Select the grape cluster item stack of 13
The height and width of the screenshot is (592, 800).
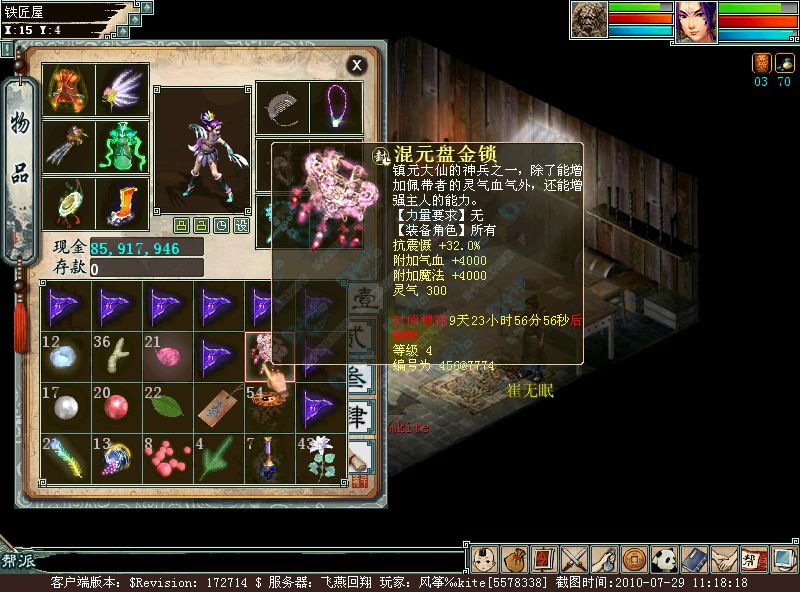coord(116,456)
